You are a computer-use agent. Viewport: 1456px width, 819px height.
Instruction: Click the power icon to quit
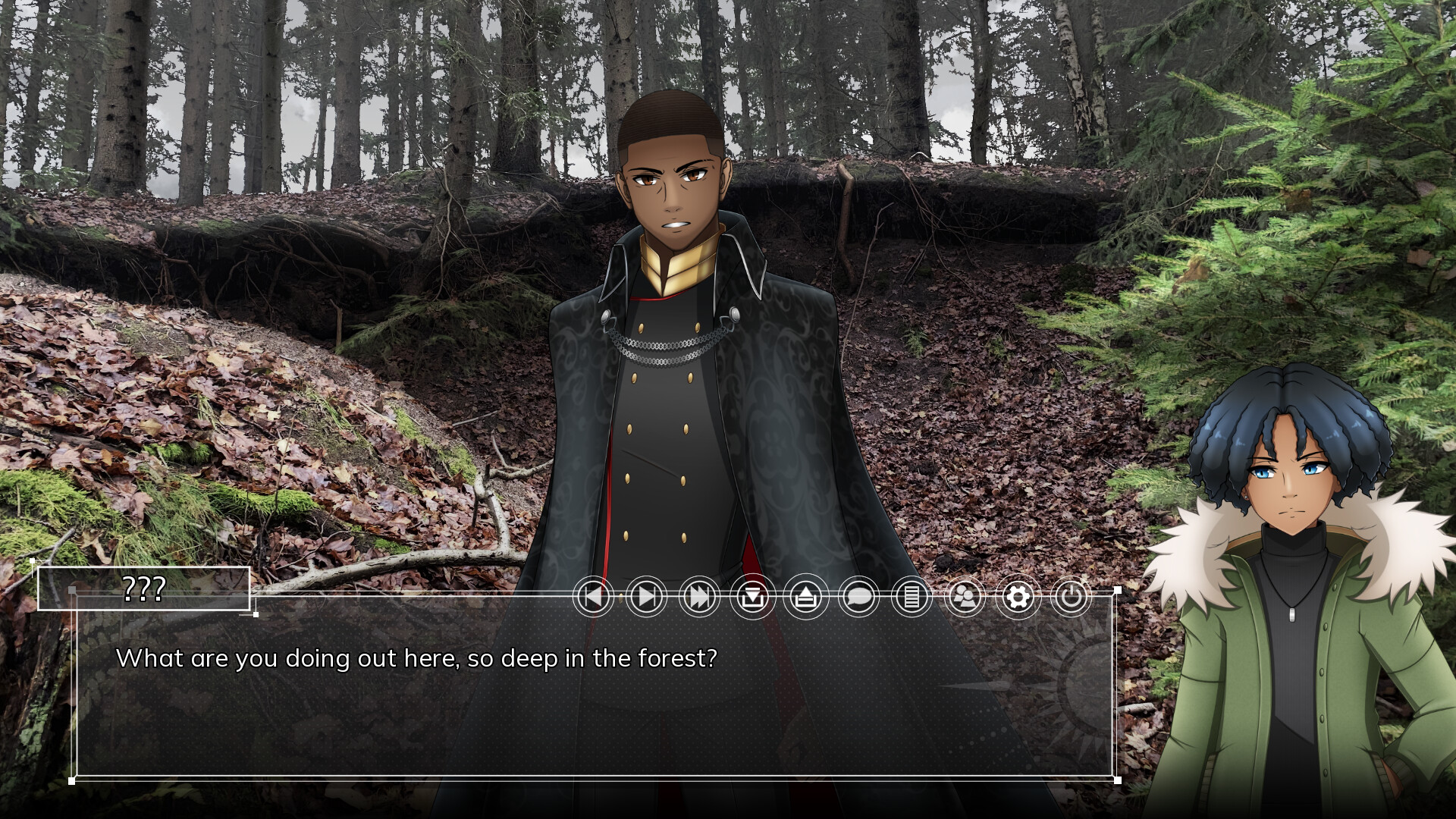coord(1071,598)
